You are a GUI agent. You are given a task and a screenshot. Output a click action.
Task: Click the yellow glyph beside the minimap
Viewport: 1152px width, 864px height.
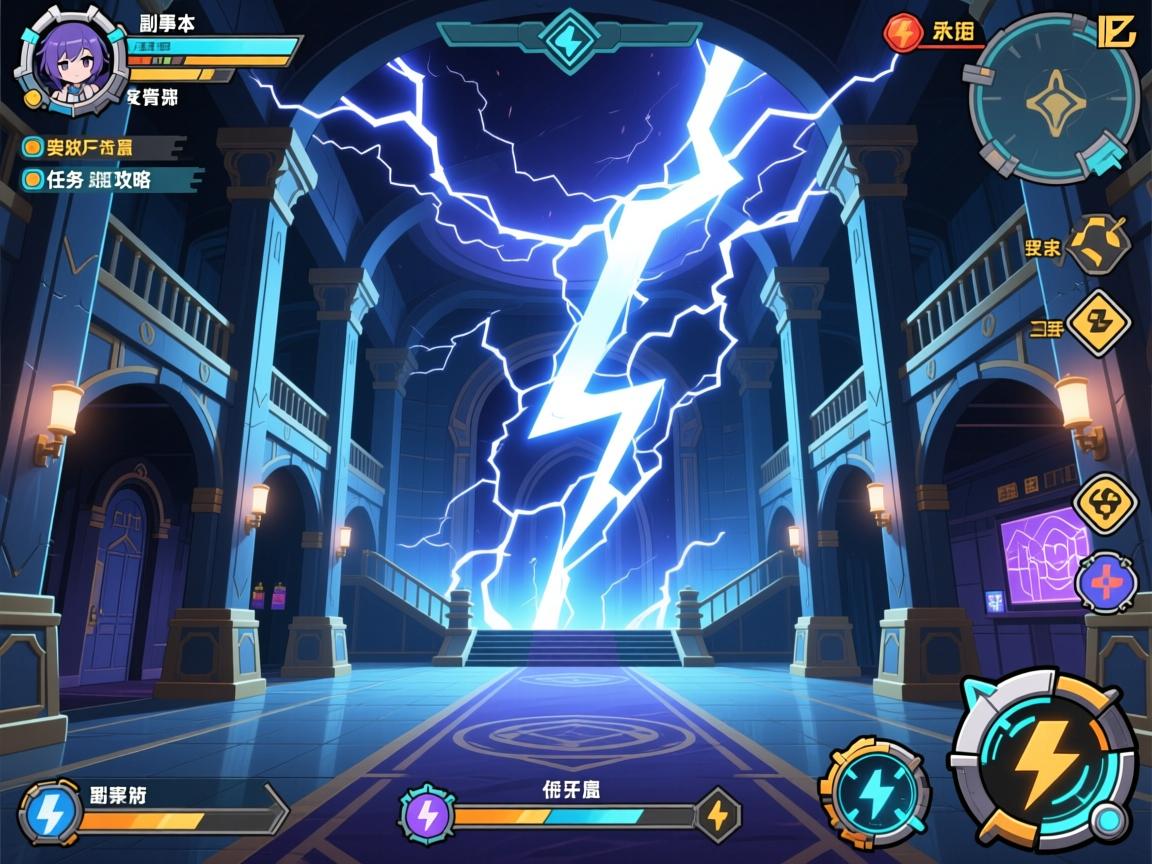(1116, 31)
